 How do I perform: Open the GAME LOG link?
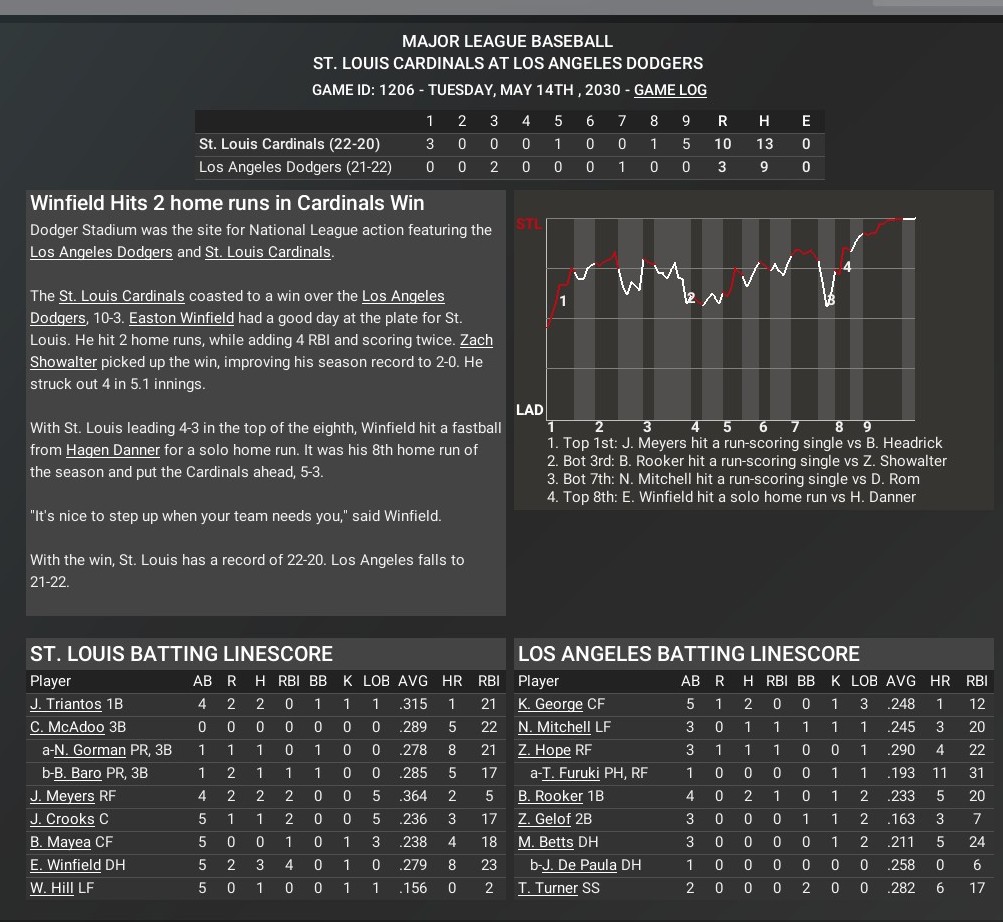(670, 90)
